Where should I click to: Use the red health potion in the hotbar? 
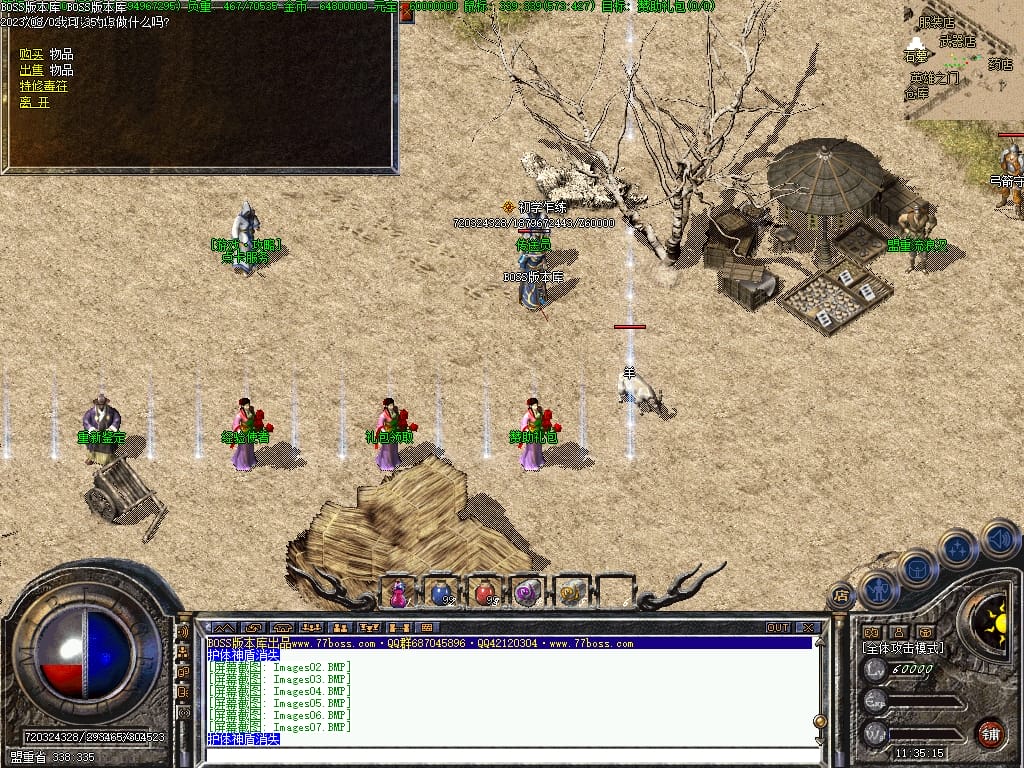[x=485, y=593]
